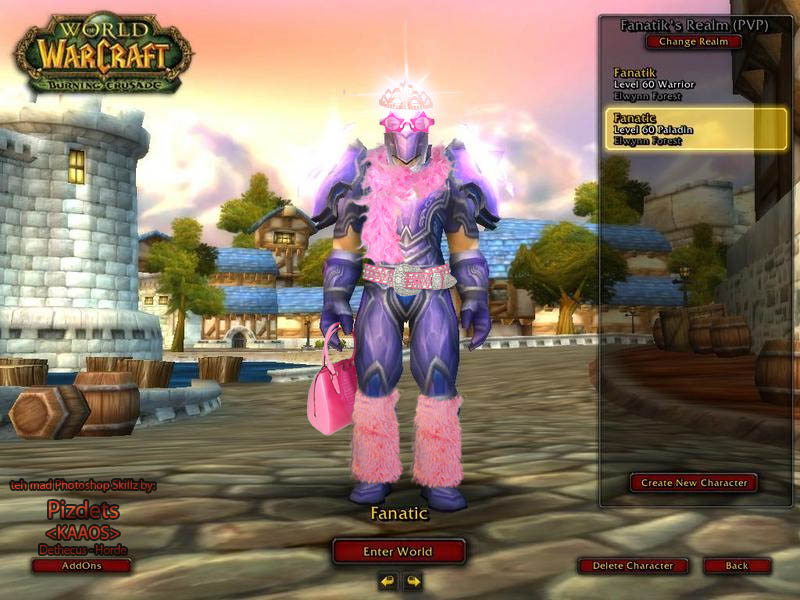Open the AddOns list
800x600 pixels.
[x=82, y=566]
